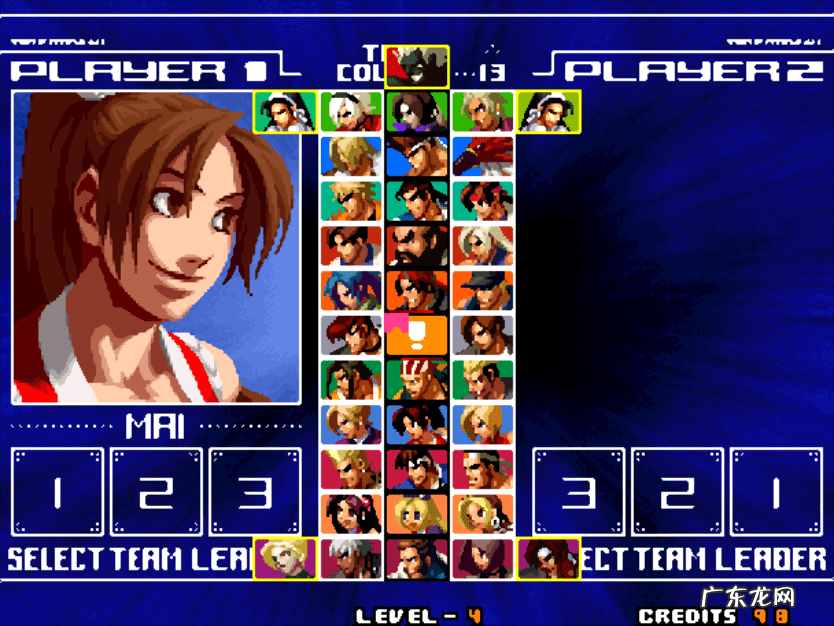
Task: Choose Terry in the red cap
Action: [416, 155]
